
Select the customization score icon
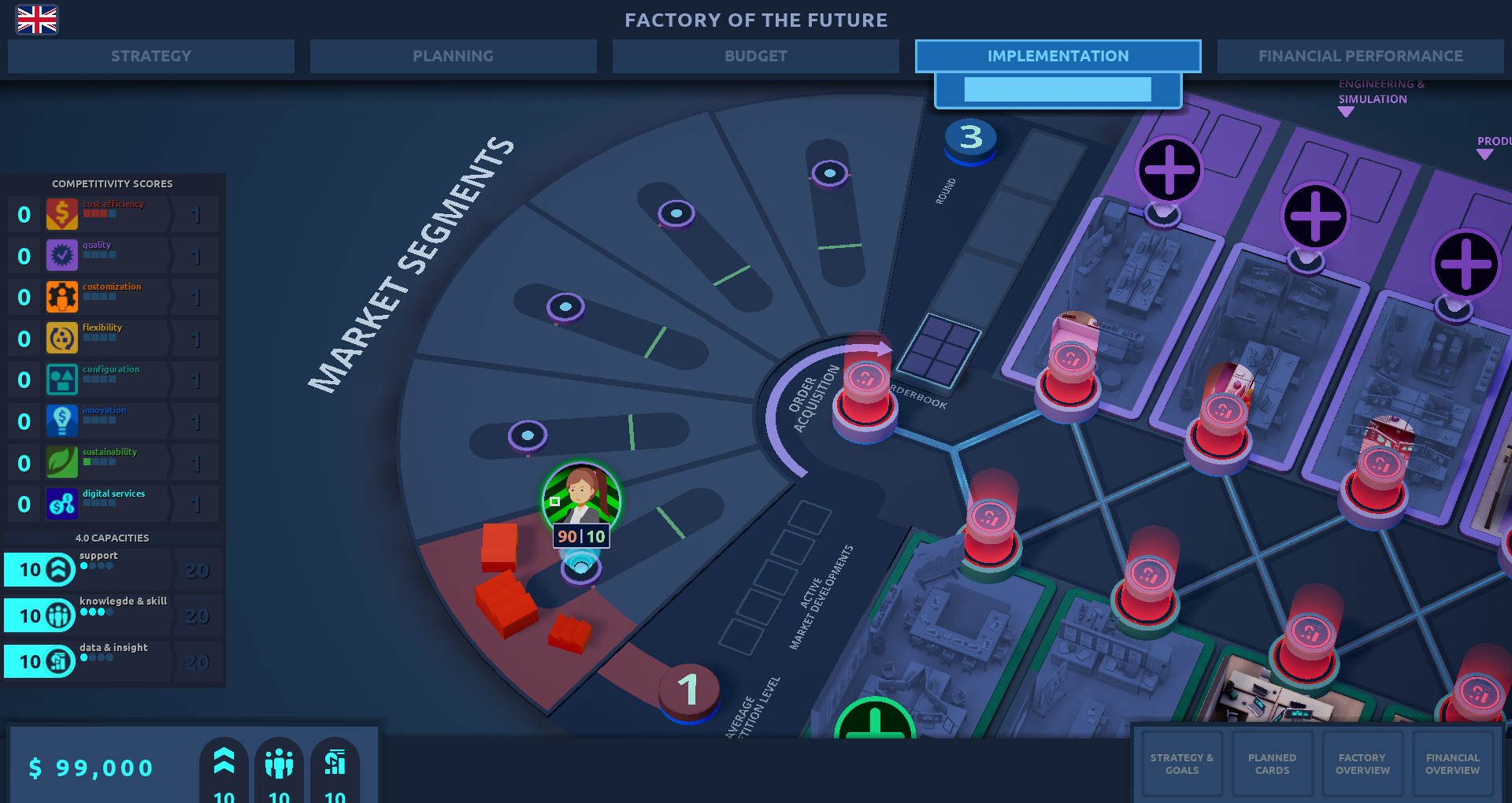click(x=62, y=298)
